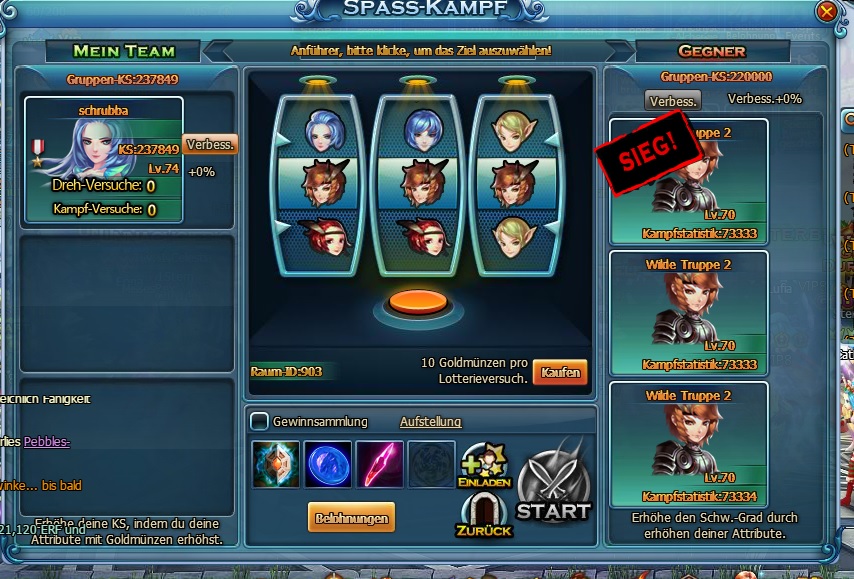Invite a player with Einladen

pos(484,466)
